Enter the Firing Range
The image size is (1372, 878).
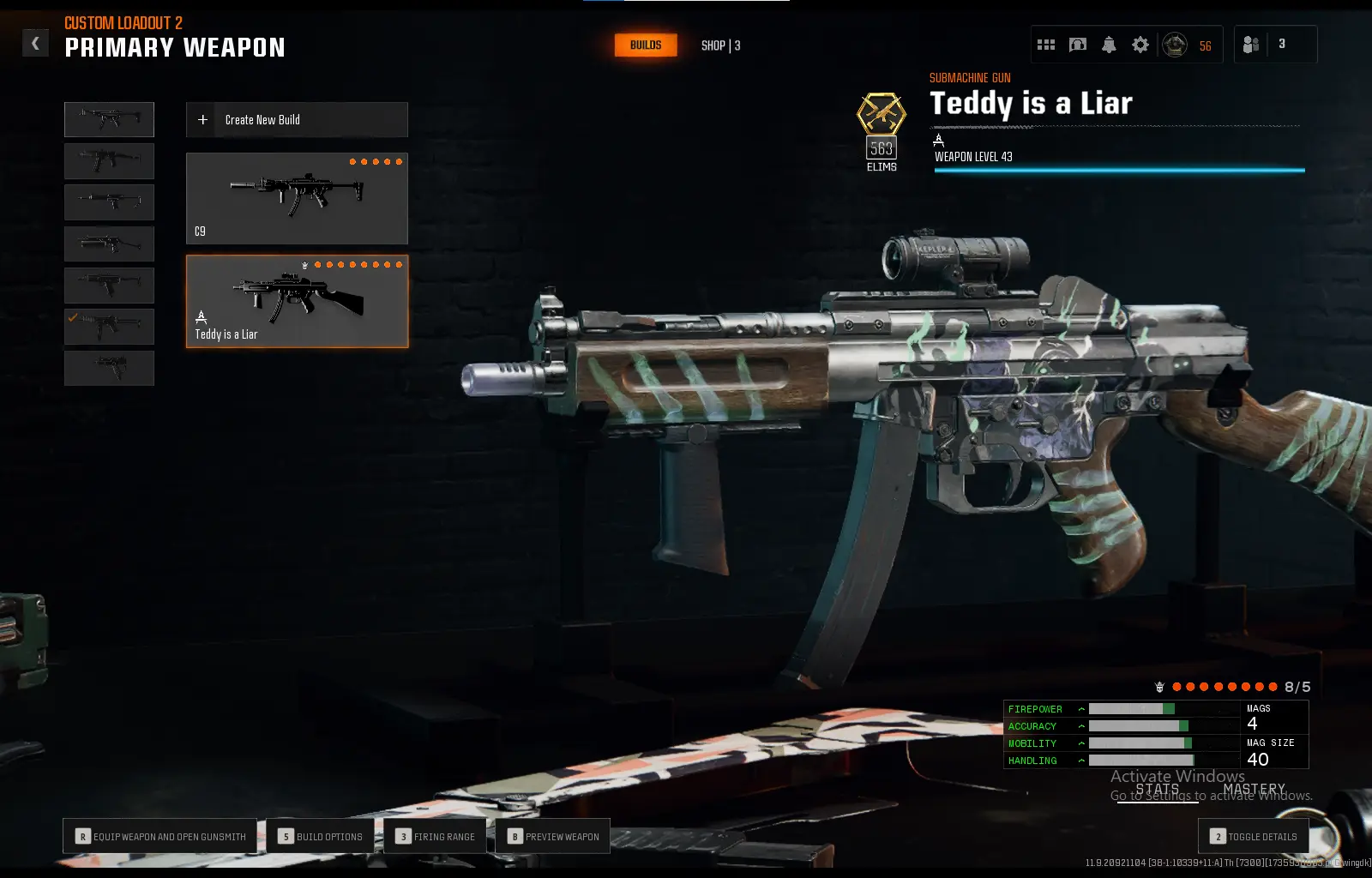(436, 836)
